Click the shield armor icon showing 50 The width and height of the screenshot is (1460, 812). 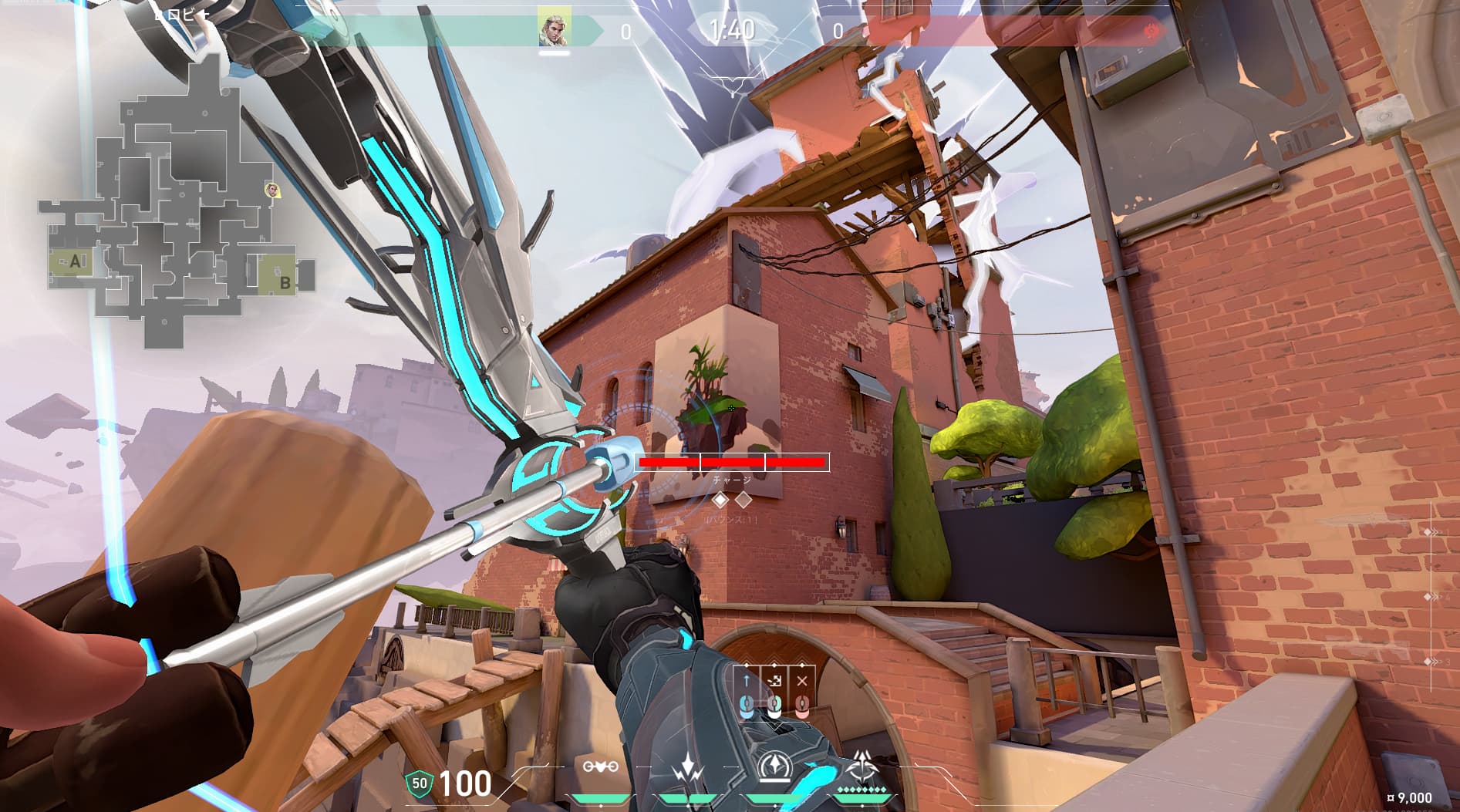pyautogui.click(x=419, y=783)
